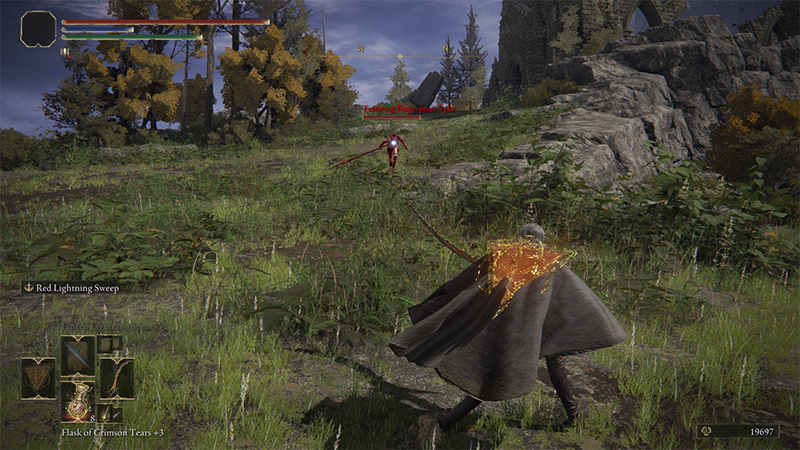
Task: Click the octagonal character emblem frame
Action: 38,28
